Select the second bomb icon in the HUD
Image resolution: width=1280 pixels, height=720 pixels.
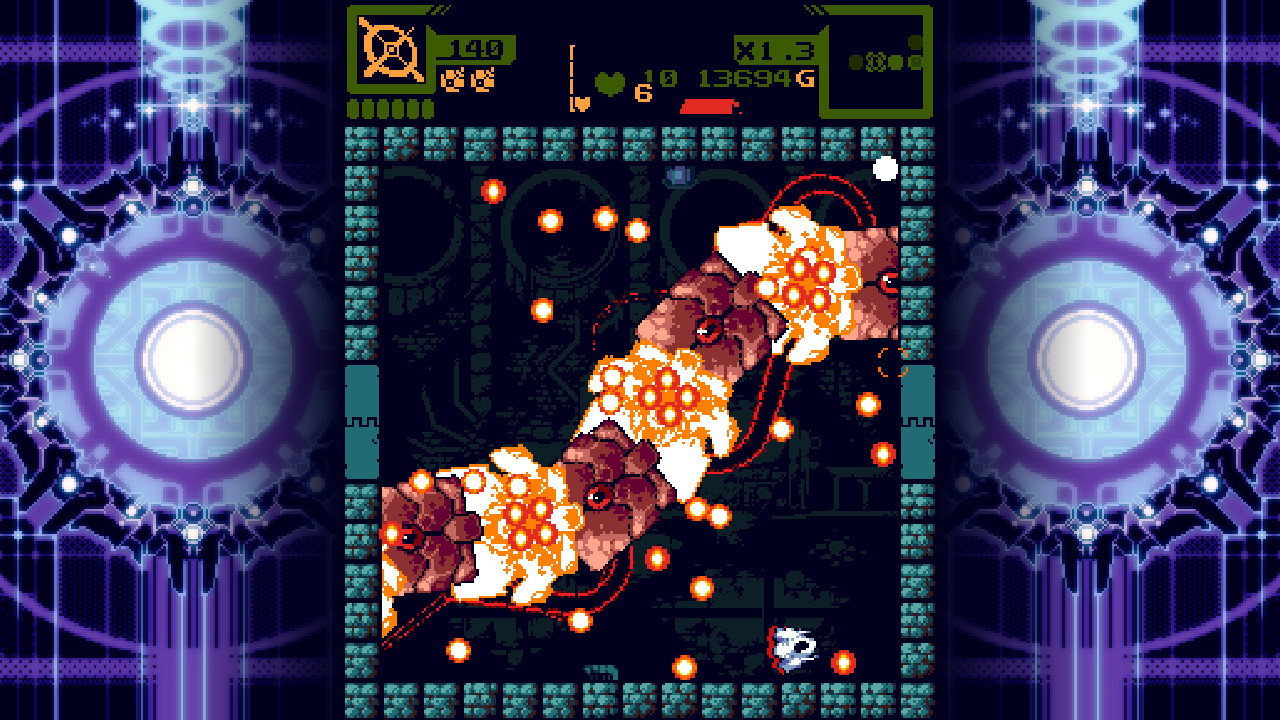click(x=483, y=82)
